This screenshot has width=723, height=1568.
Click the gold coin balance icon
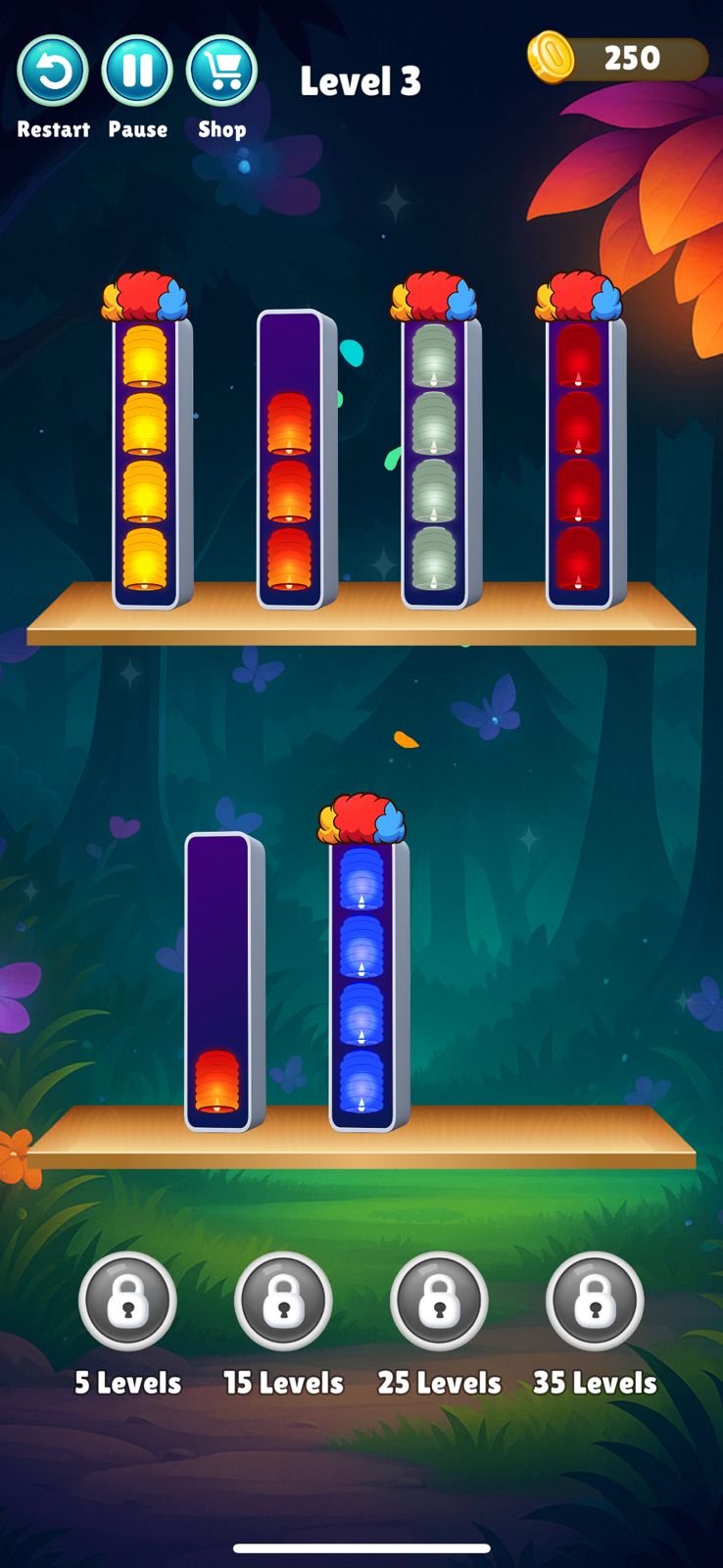pyautogui.click(x=551, y=57)
